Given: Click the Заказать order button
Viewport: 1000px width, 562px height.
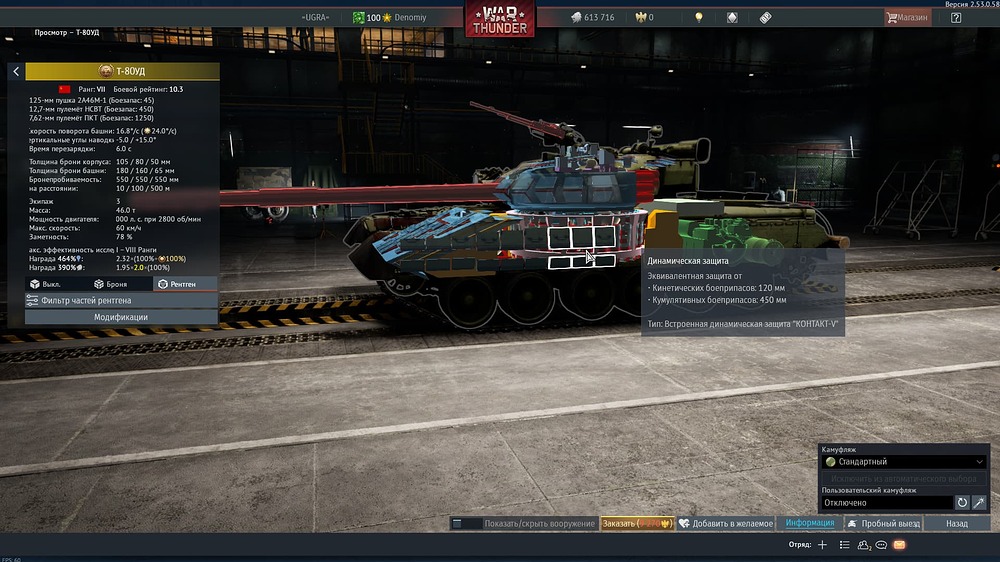Looking at the screenshot, I should click(x=637, y=523).
